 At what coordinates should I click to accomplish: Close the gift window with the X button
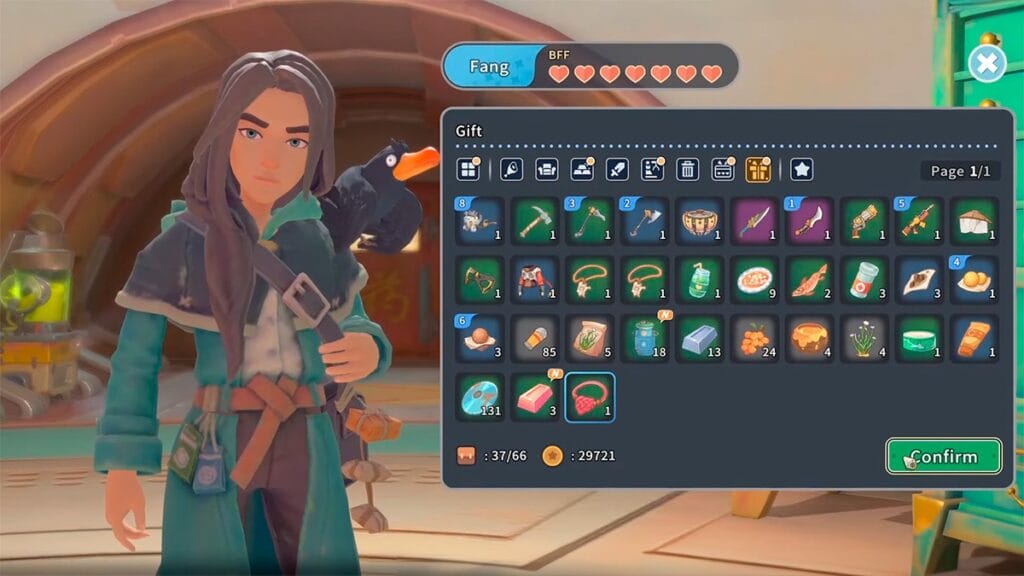986,64
